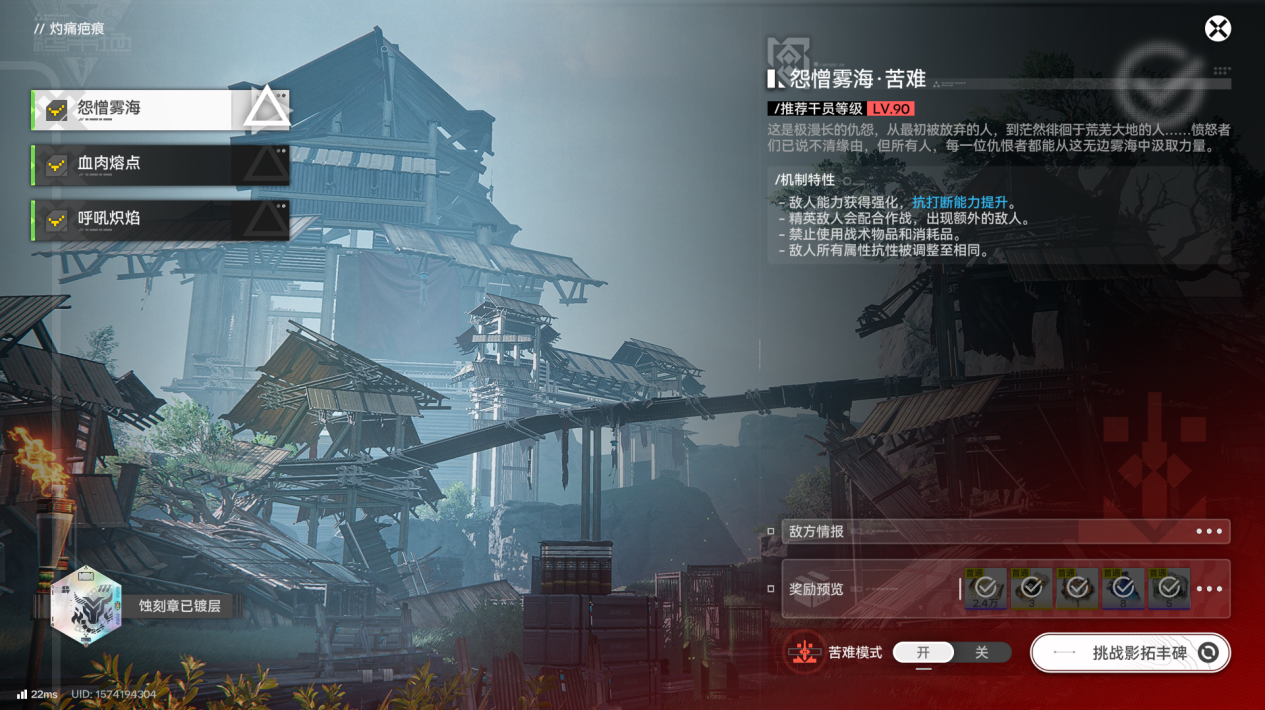Image resolution: width=1265 pixels, height=710 pixels.
Task: Show more rewards in 奖励预览
Action: click(x=1209, y=589)
